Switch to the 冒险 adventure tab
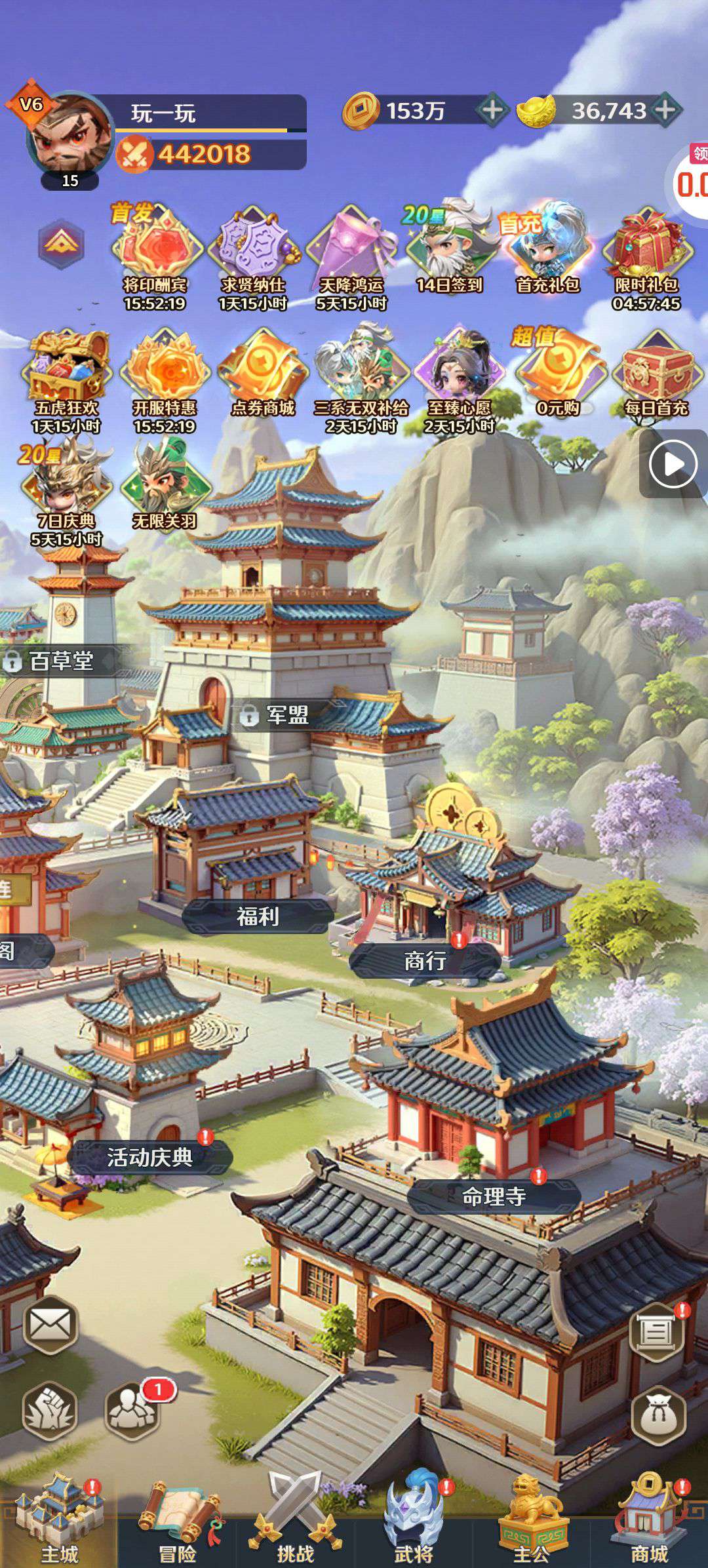Viewport: 708px width, 1568px height. [x=177, y=1521]
